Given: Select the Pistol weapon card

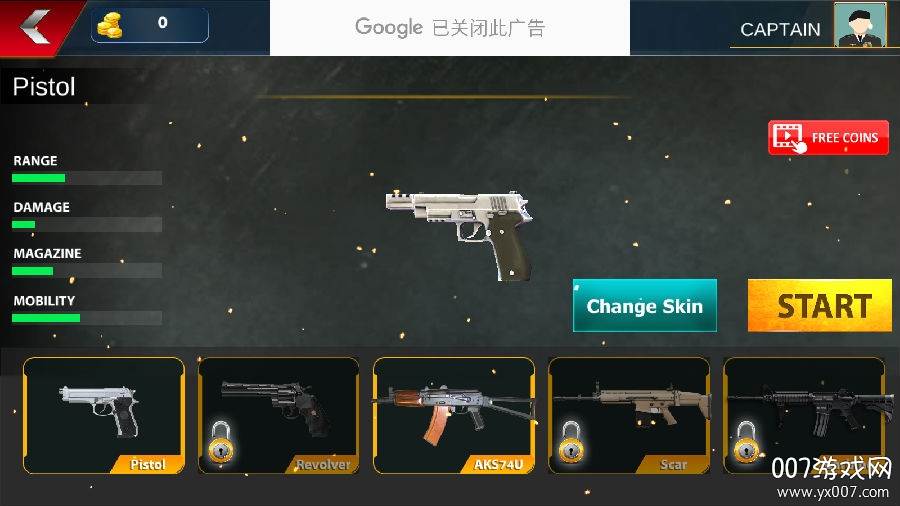Looking at the screenshot, I should (104, 415).
